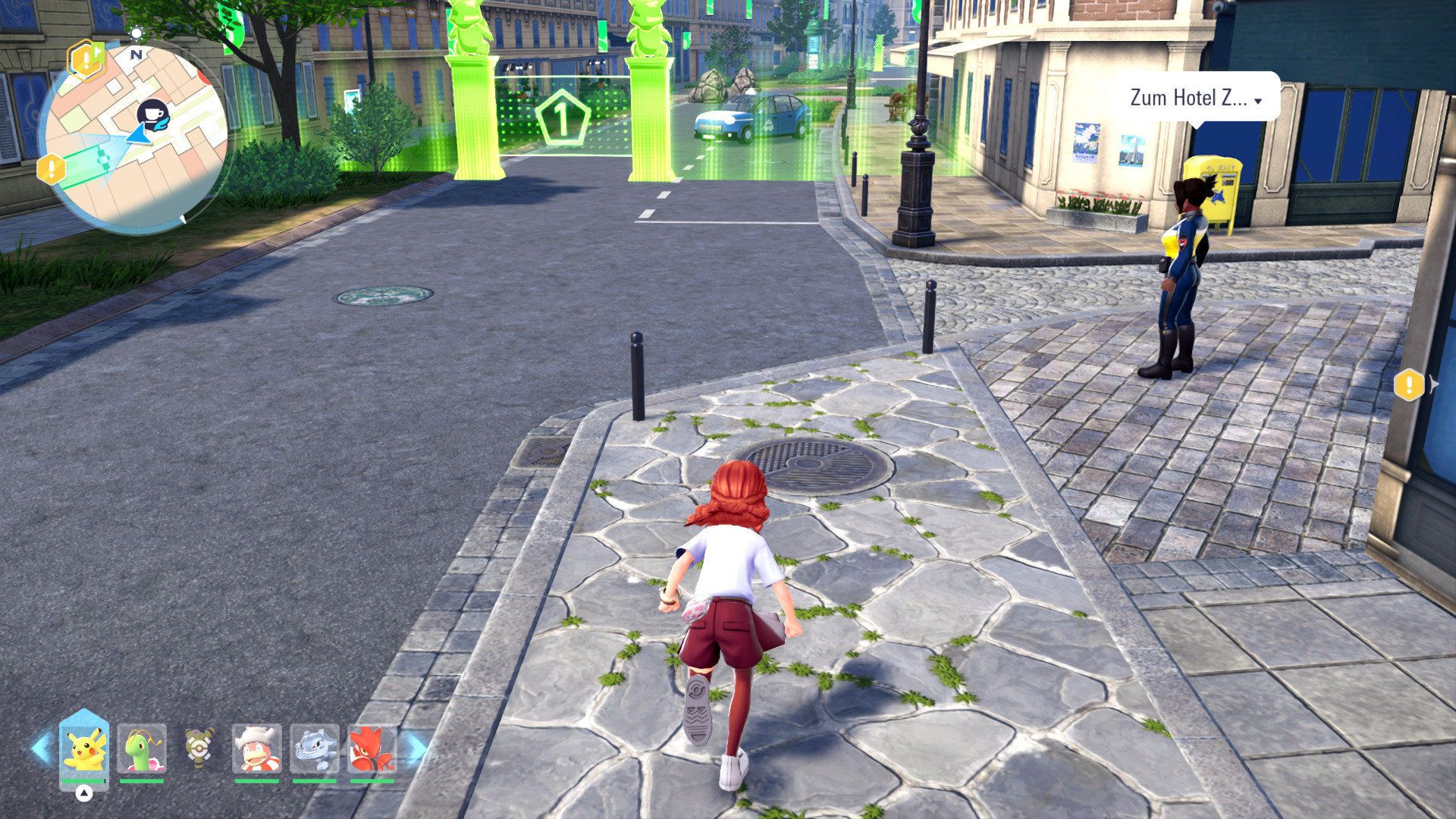Select Slowking in the party bar
The height and width of the screenshot is (819, 1456).
click(x=257, y=748)
